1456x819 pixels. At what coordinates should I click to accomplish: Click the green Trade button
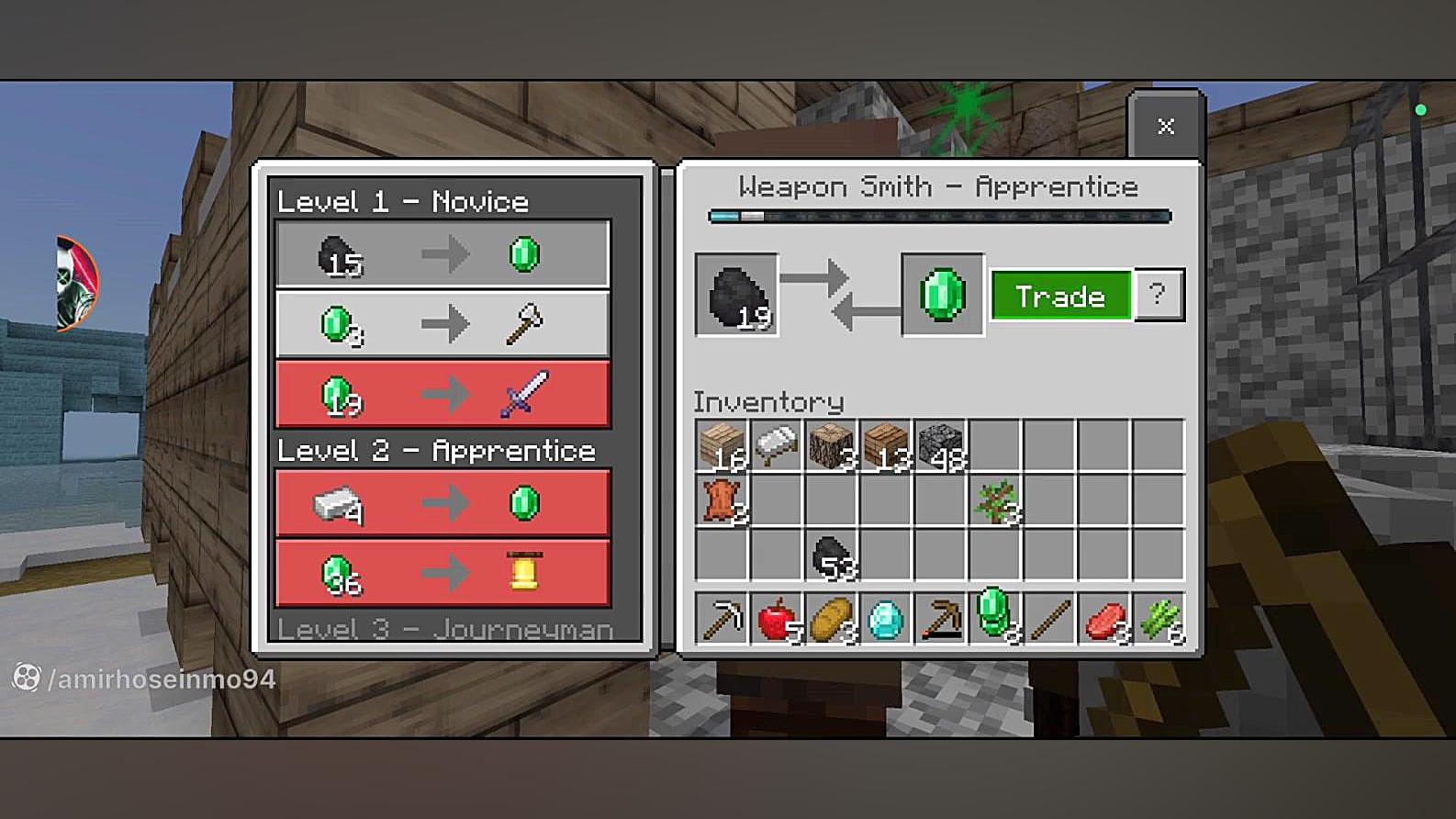(1060, 296)
